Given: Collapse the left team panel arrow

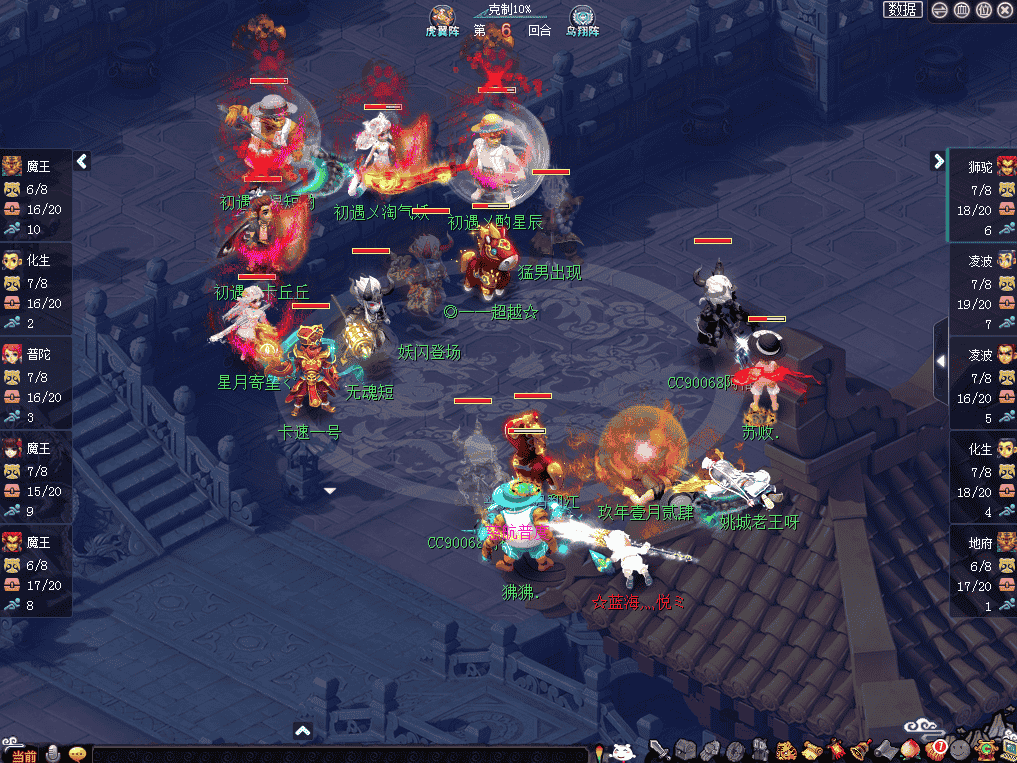Looking at the screenshot, I should coord(82,161).
